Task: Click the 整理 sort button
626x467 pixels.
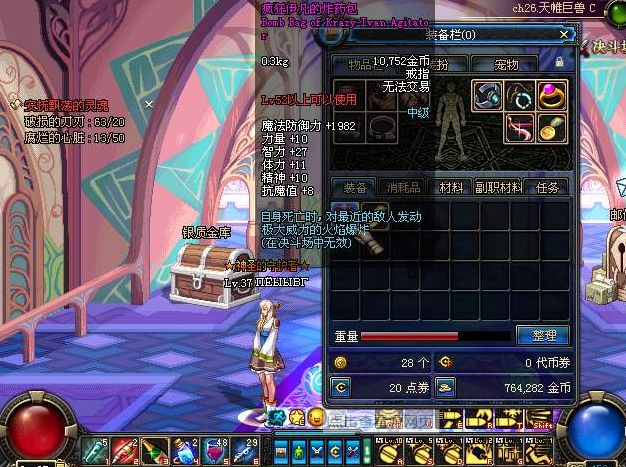Action: [542, 336]
